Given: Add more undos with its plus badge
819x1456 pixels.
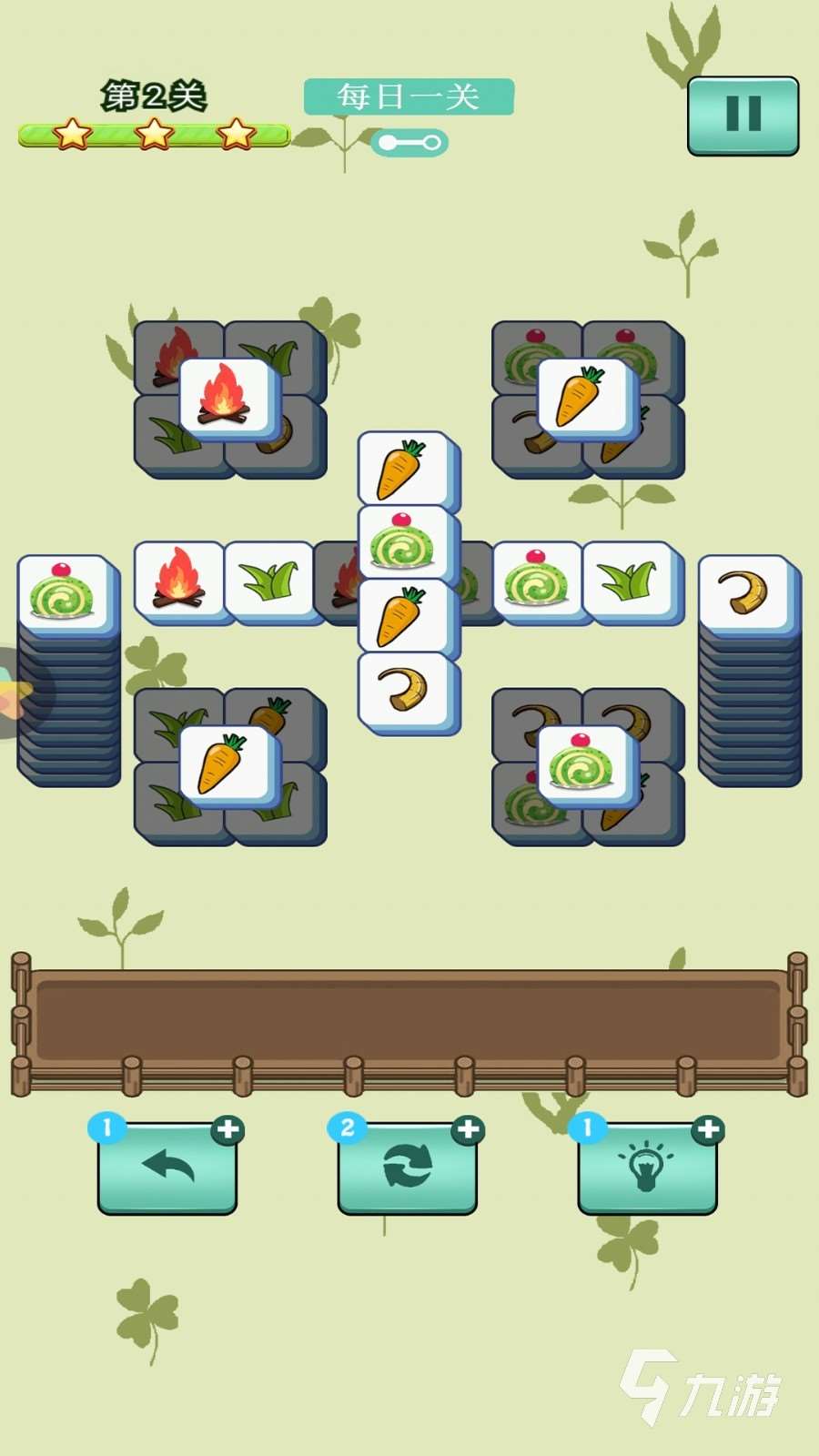Looking at the screenshot, I should point(227,1130).
